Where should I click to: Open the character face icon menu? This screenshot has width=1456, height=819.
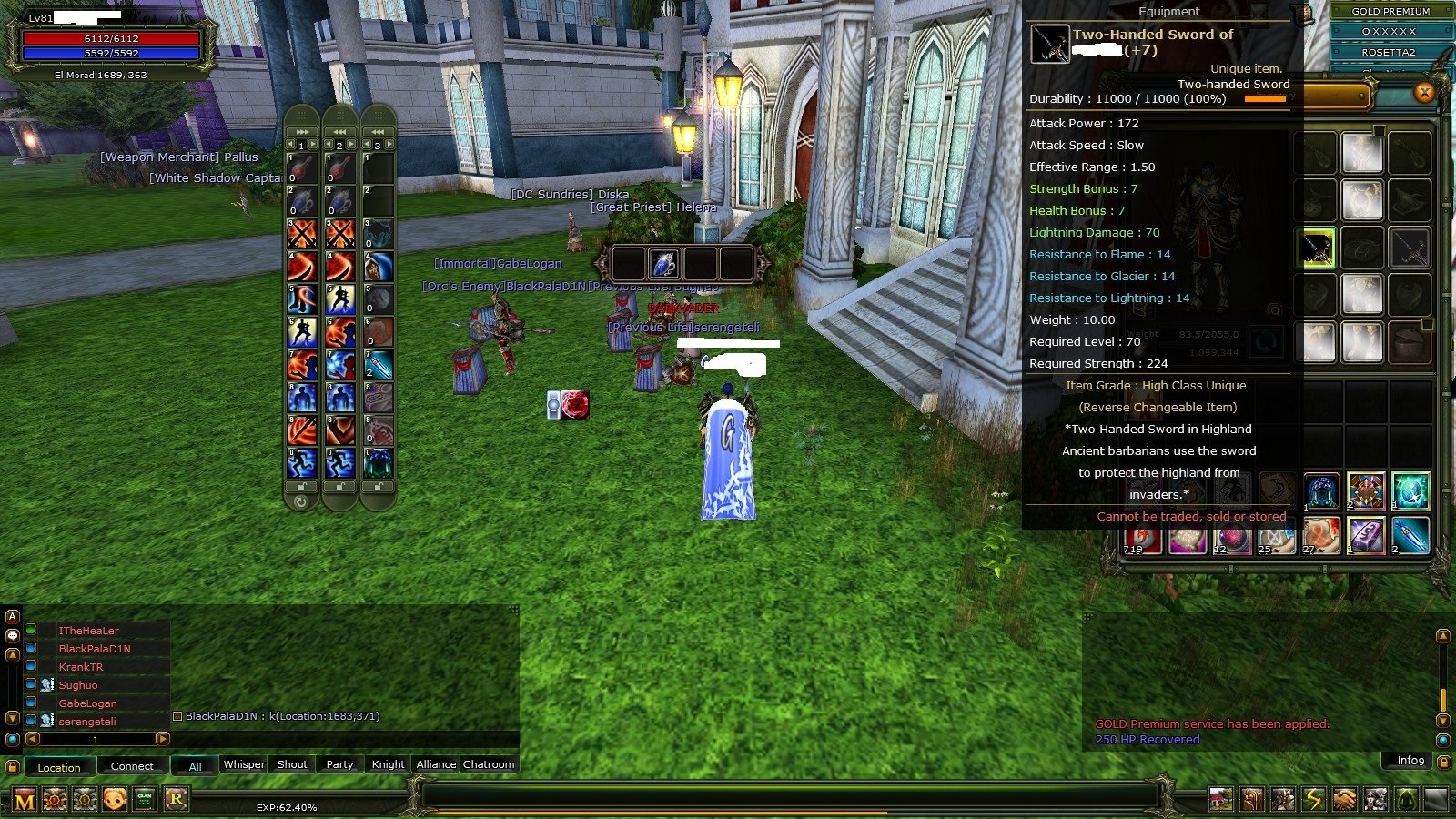114,798
